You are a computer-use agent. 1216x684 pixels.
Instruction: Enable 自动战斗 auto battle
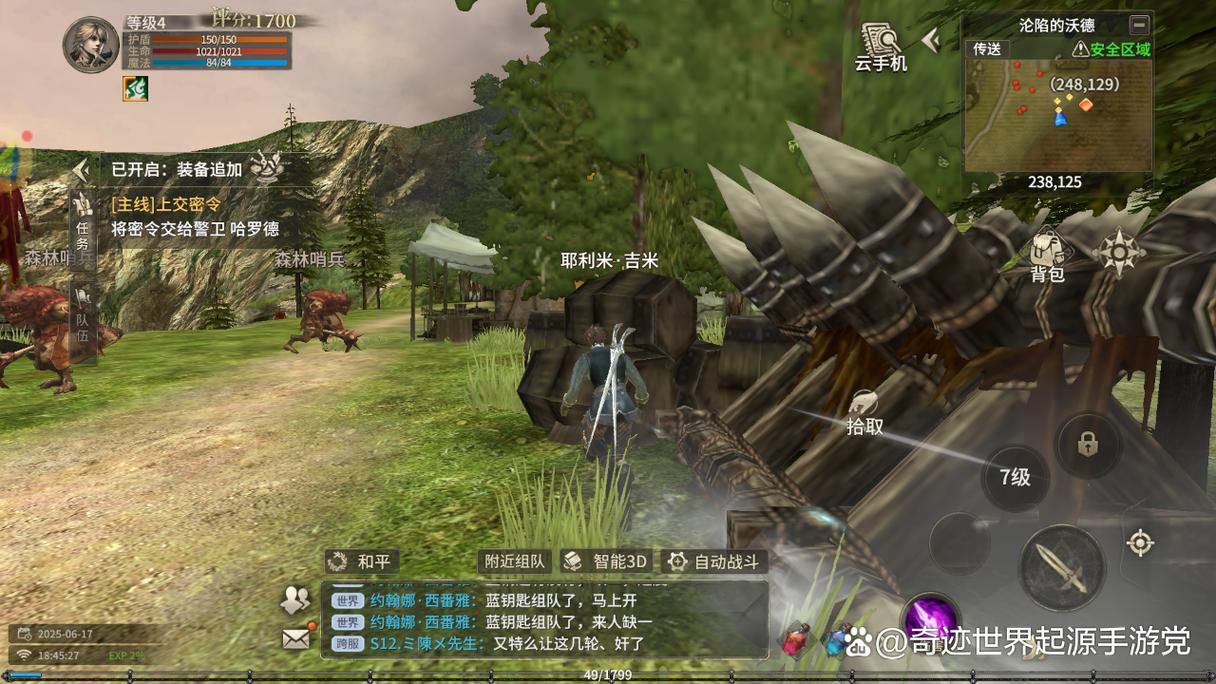[716, 562]
